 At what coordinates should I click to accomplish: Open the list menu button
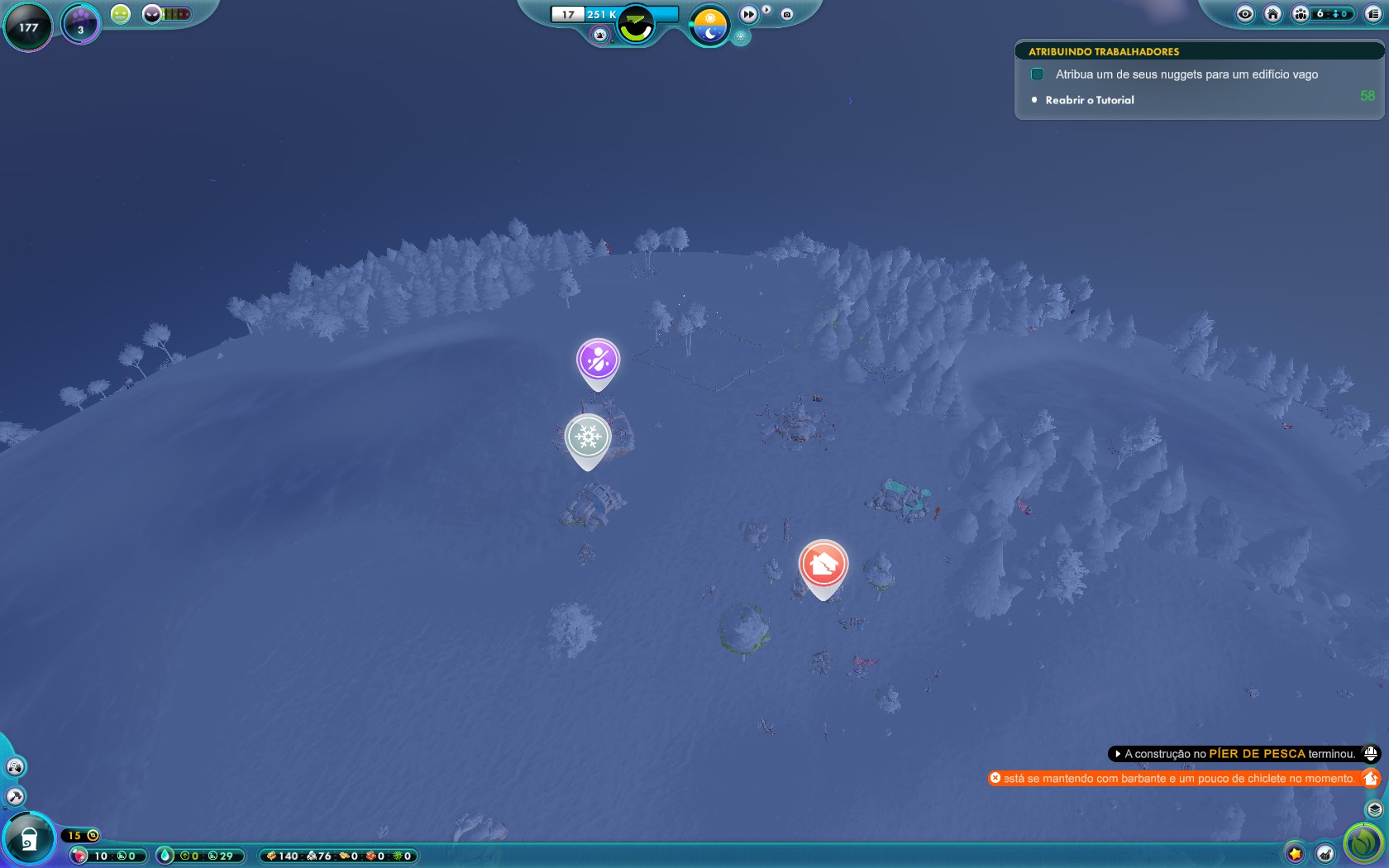(x=1373, y=14)
